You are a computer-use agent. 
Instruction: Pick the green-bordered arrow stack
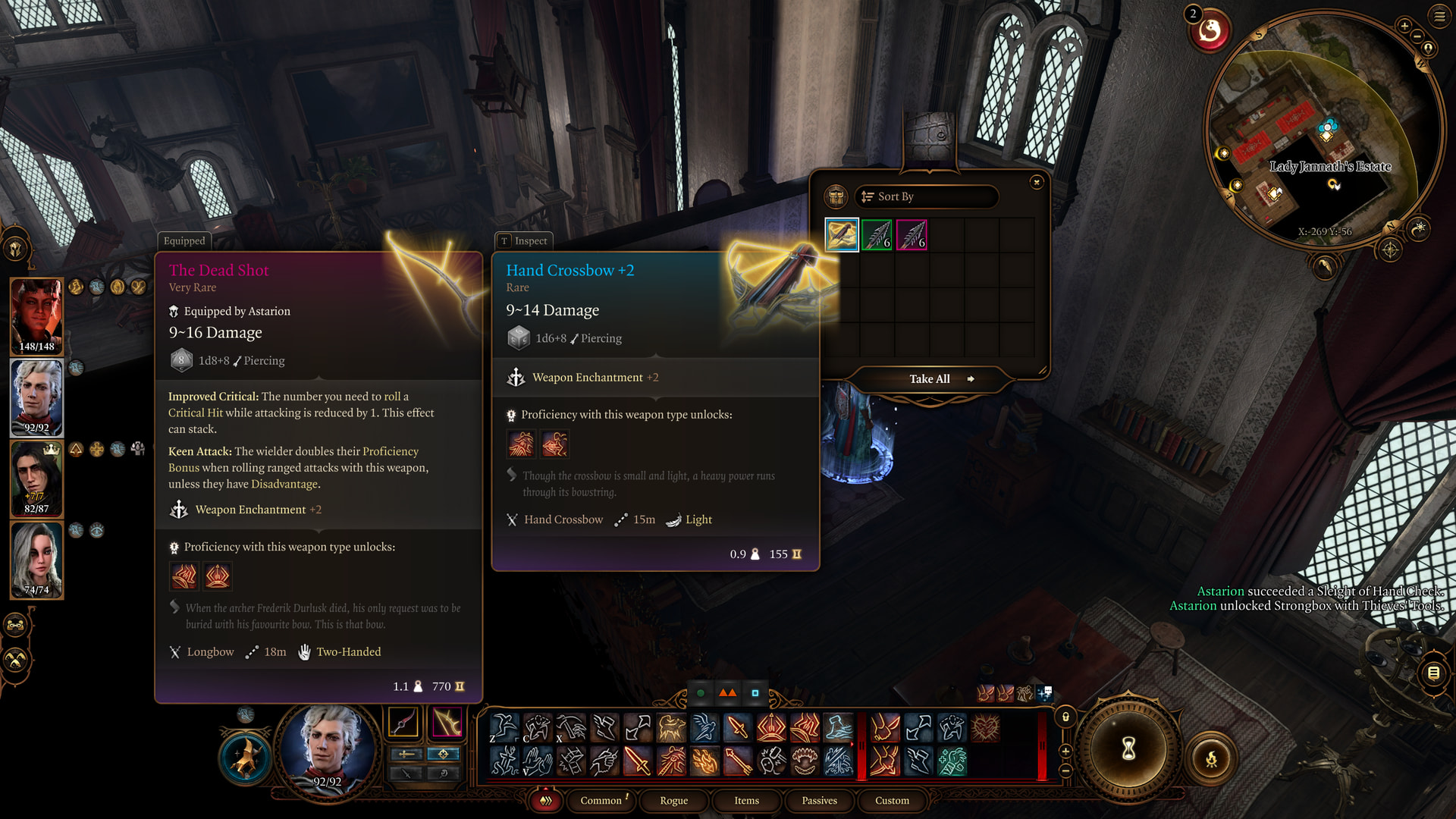(x=877, y=235)
